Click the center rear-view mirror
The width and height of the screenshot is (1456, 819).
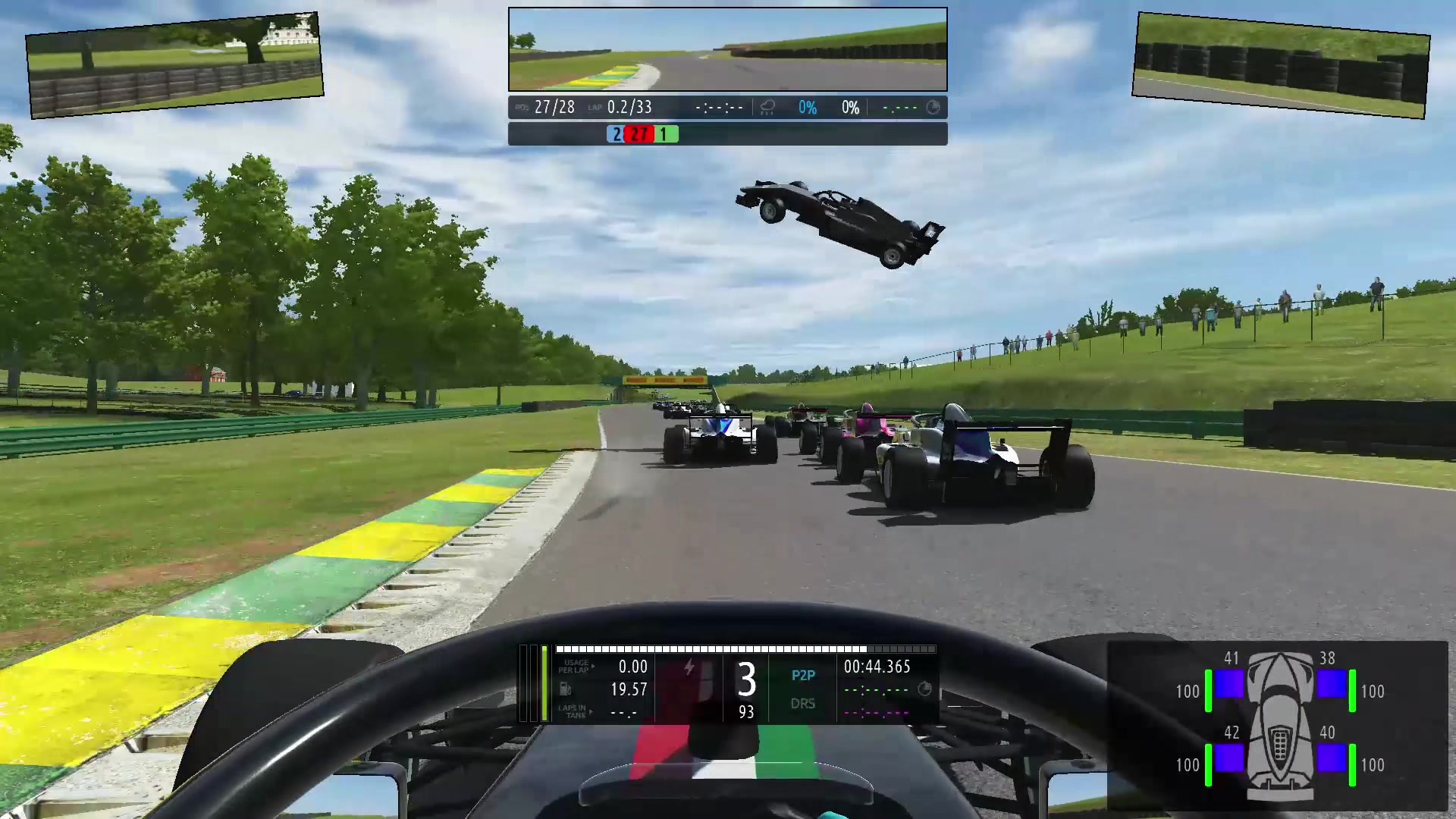(x=727, y=49)
